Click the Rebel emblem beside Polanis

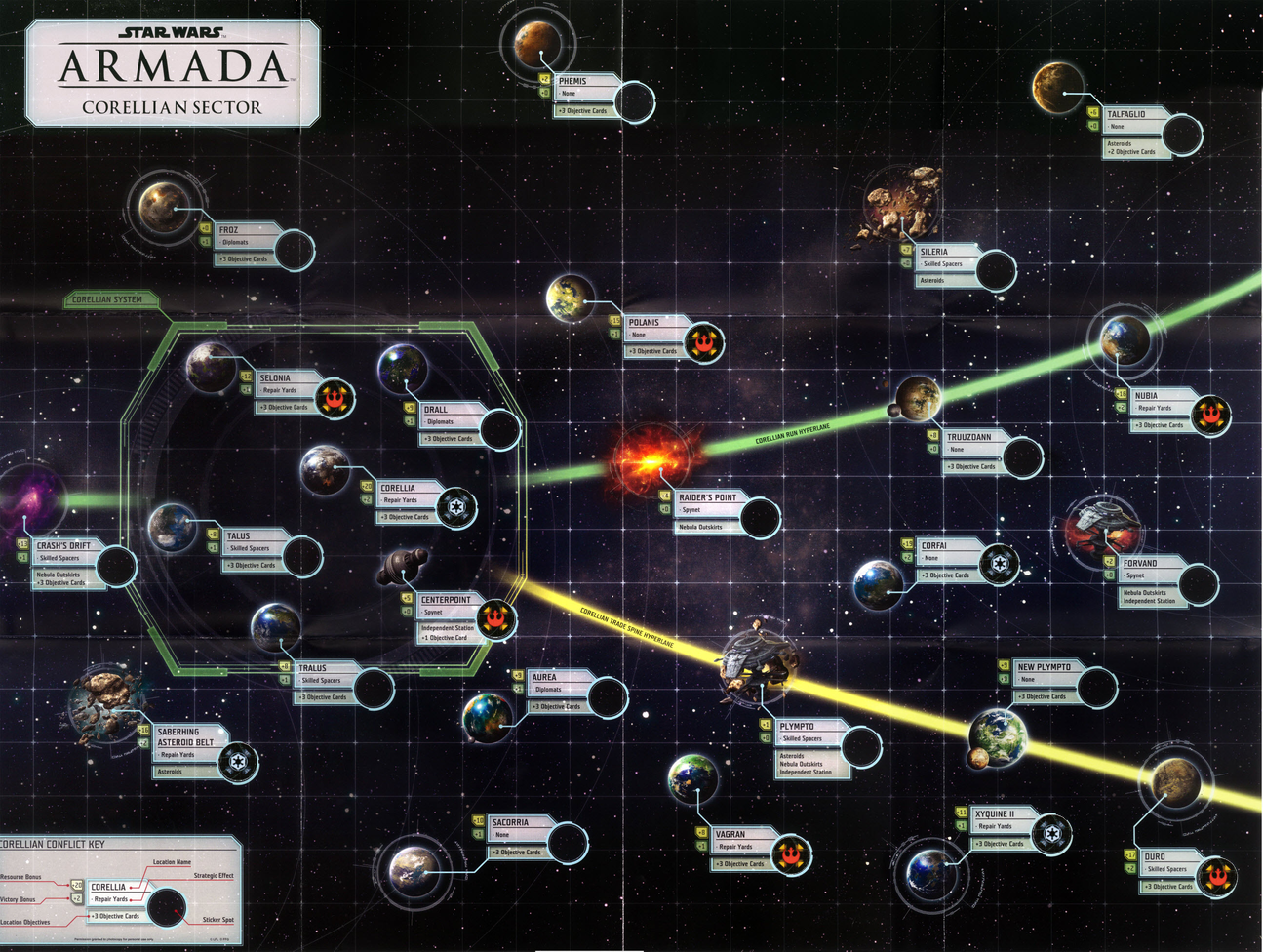[701, 341]
